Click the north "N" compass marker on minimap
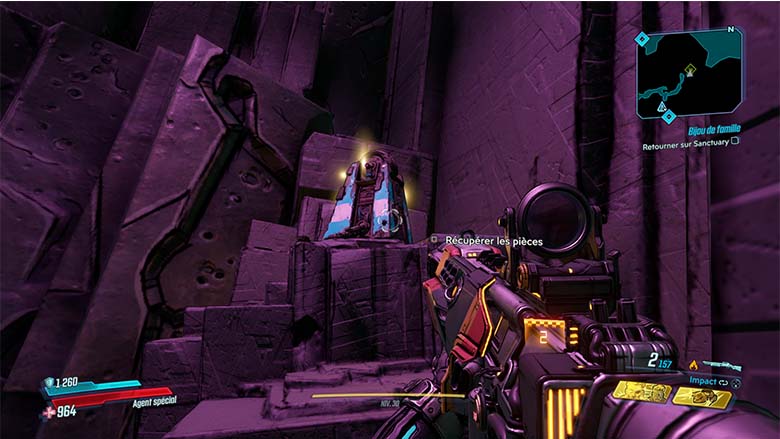This screenshot has width=780, height=439. 731,30
